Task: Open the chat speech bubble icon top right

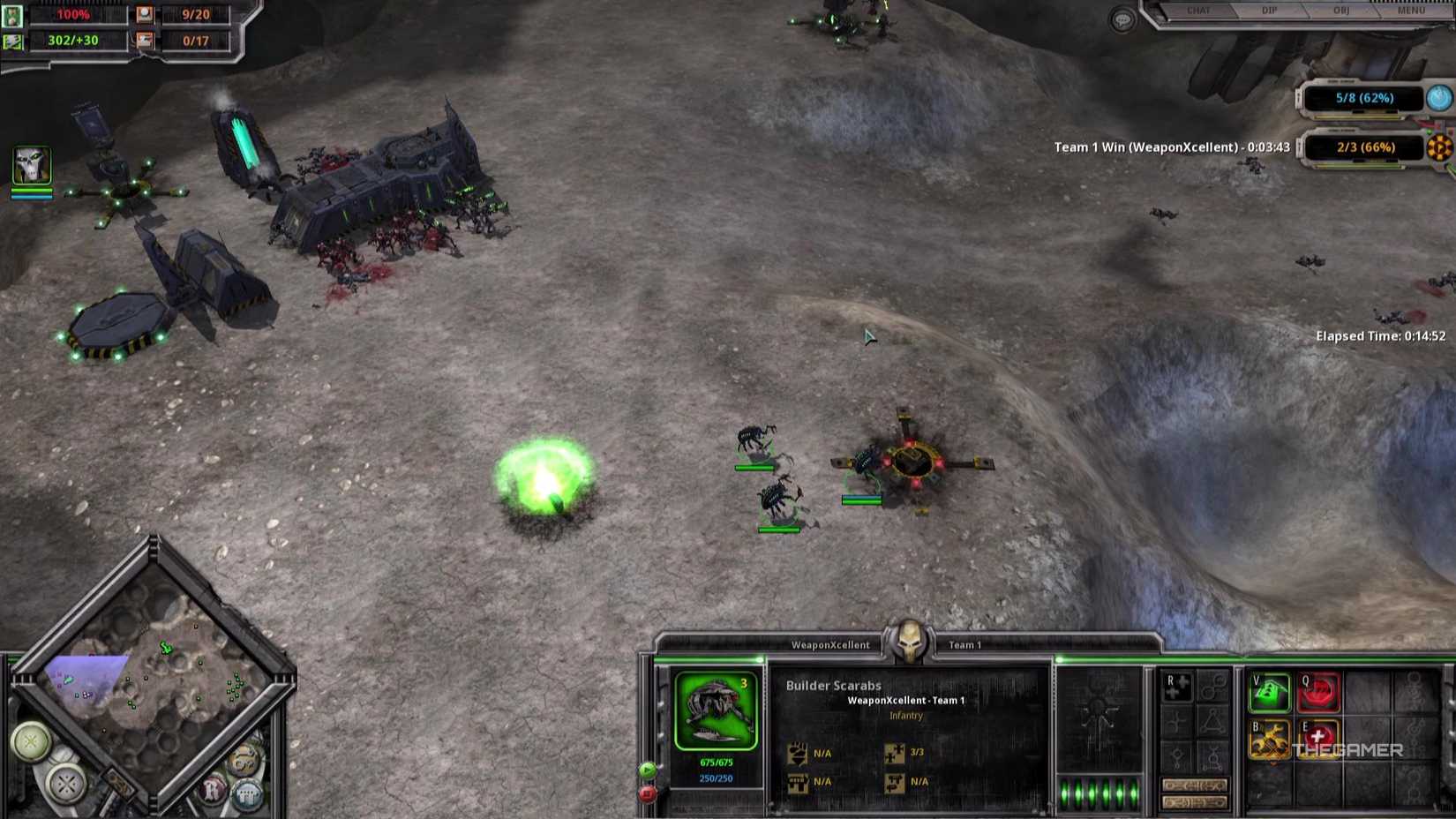Action: point(1122,19)
